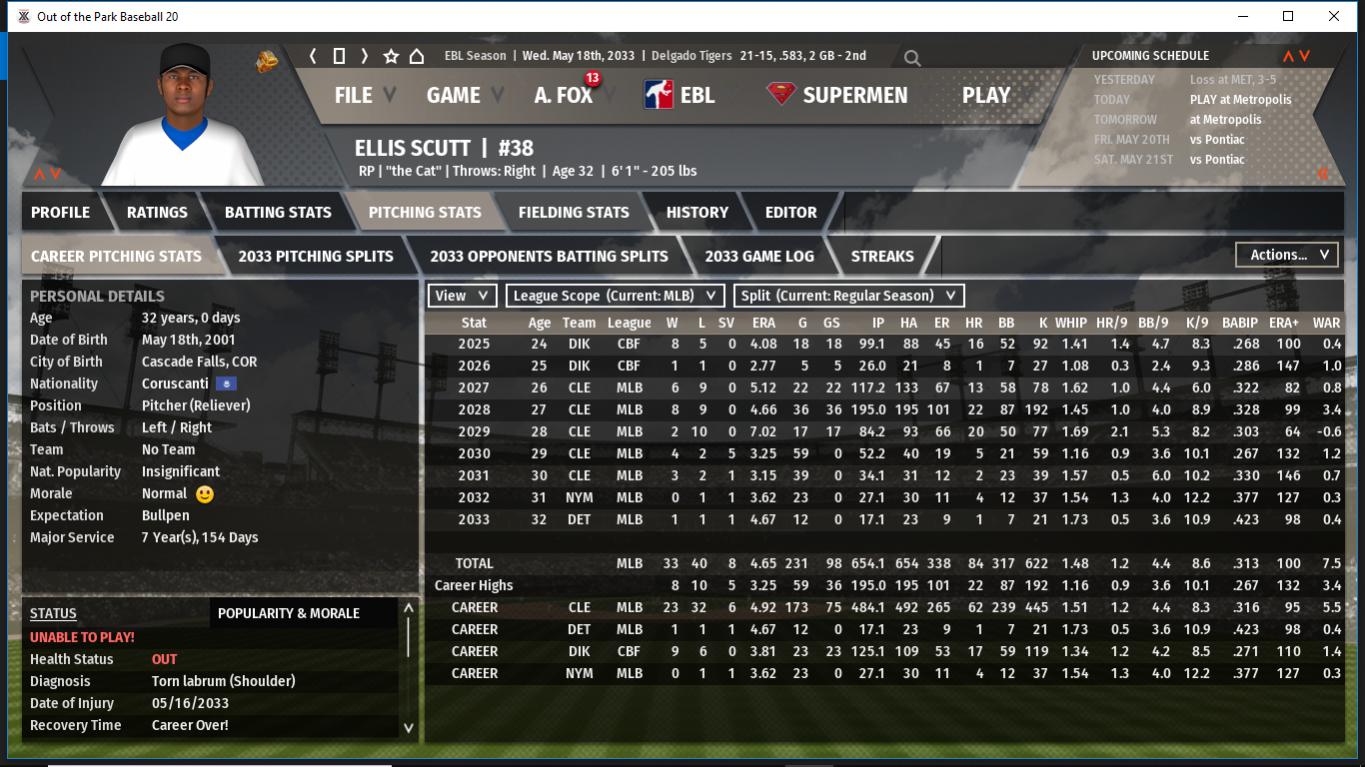Screen dimensions: 1365x767
Task: Open the A. FOX manager menu
Action: 563,95
